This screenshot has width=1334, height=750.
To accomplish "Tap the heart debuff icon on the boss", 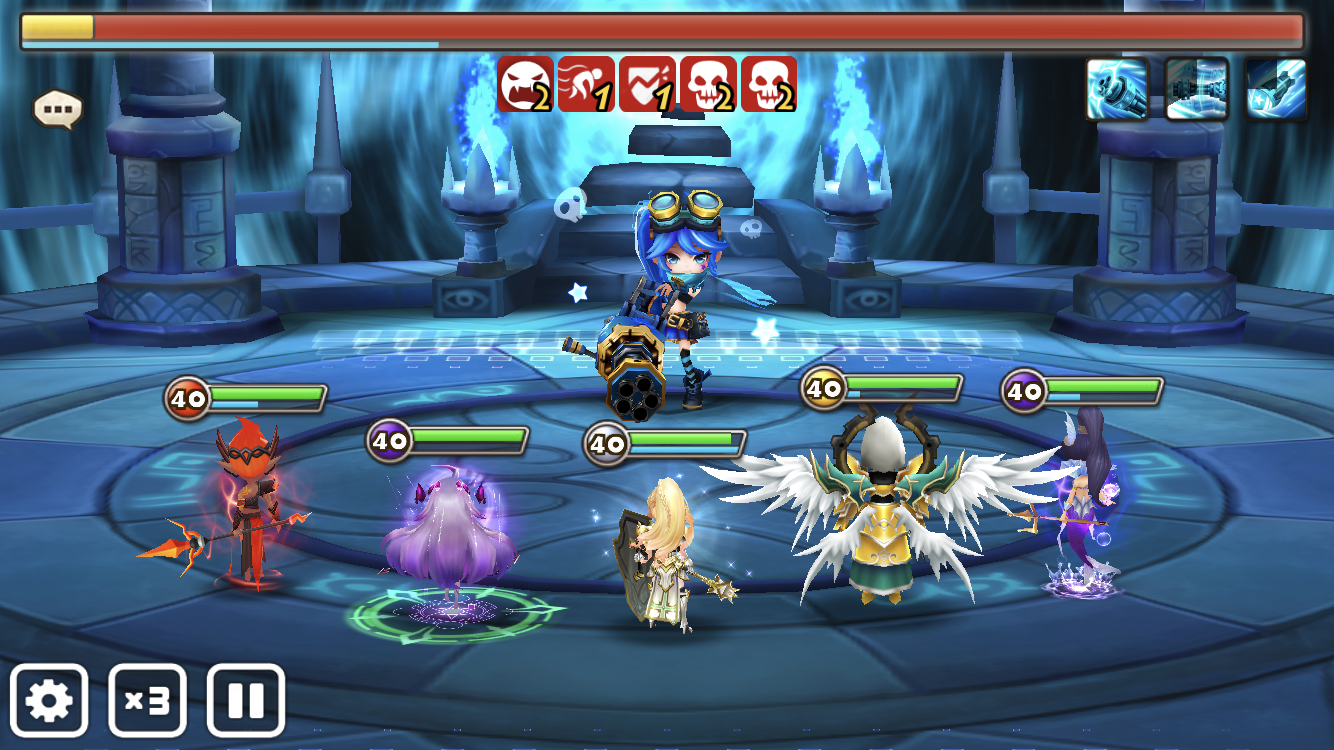I will click(x=647, y=84).
